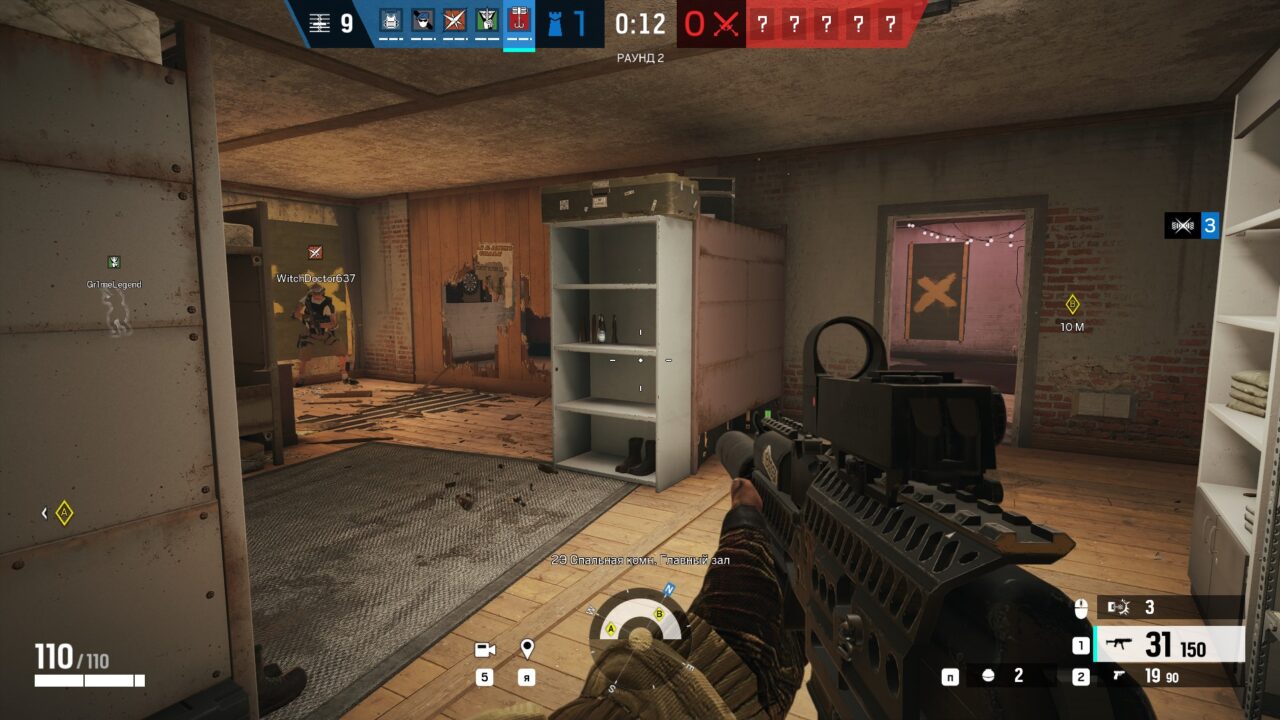This screenshot has height=720, width=1280.
Task: Select the blue objective tower icon
Action: click(x=556, y=24)
